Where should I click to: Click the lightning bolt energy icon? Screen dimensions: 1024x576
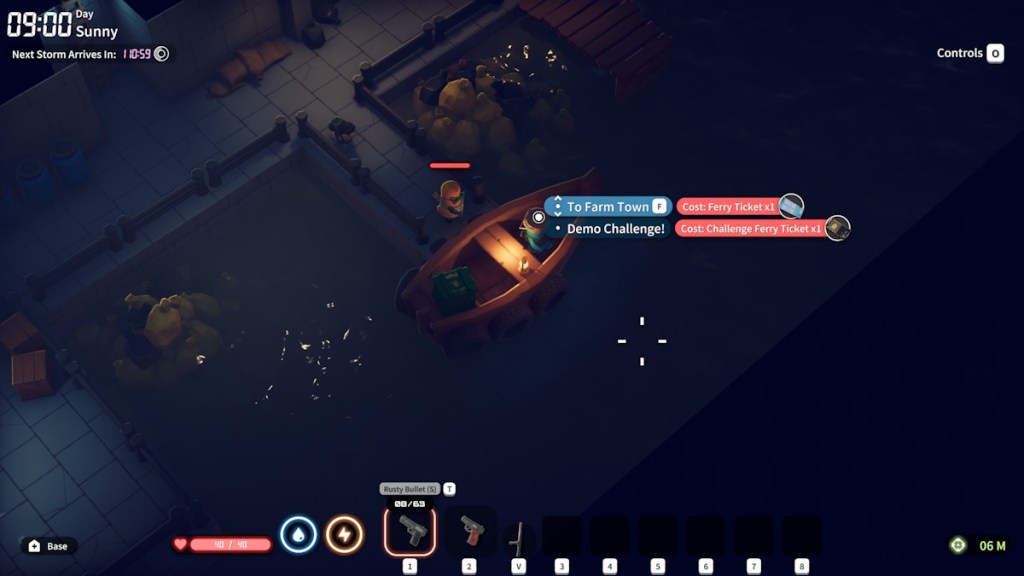coord(344,535)
